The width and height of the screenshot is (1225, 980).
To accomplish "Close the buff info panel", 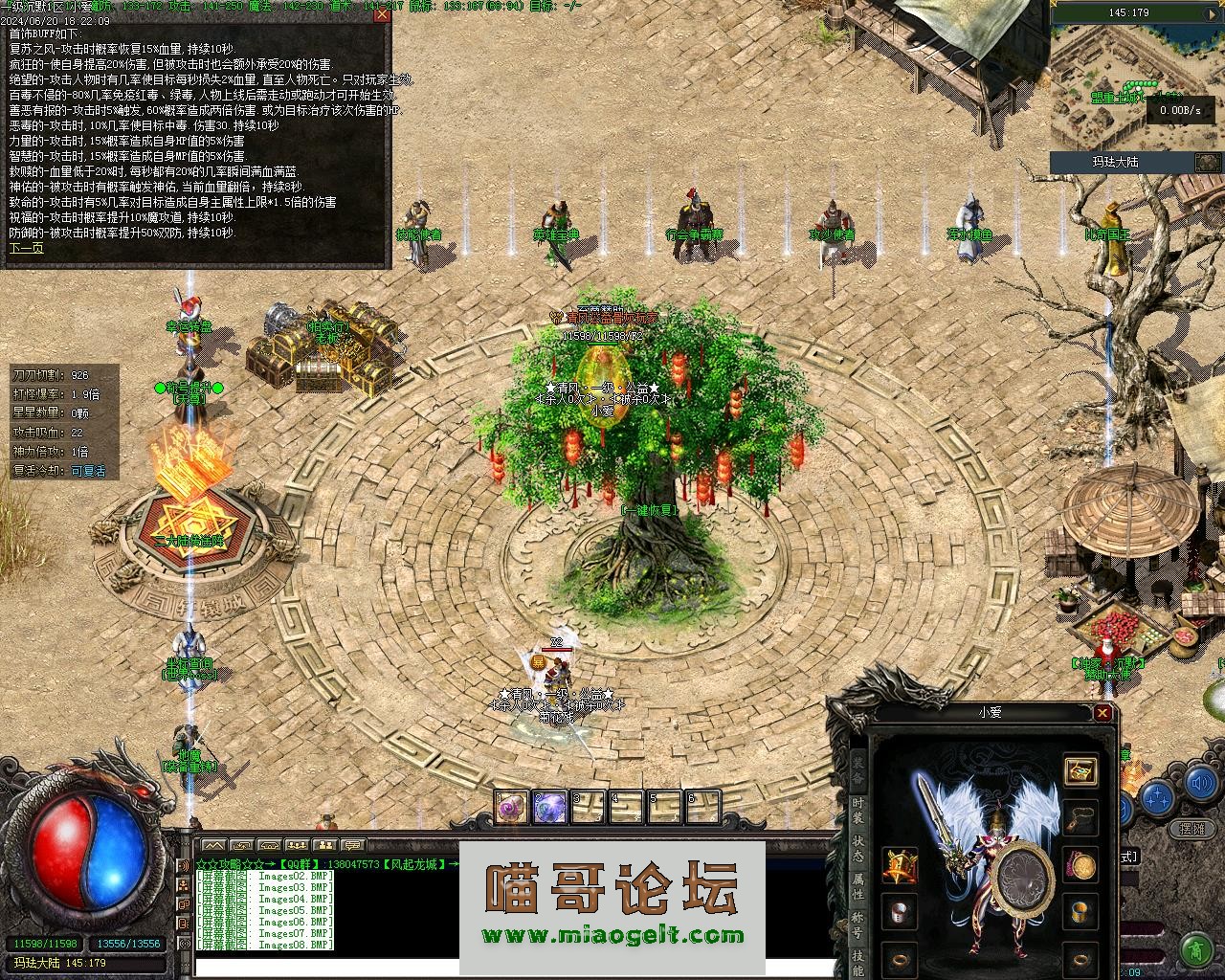I will [x=382, y=14].
